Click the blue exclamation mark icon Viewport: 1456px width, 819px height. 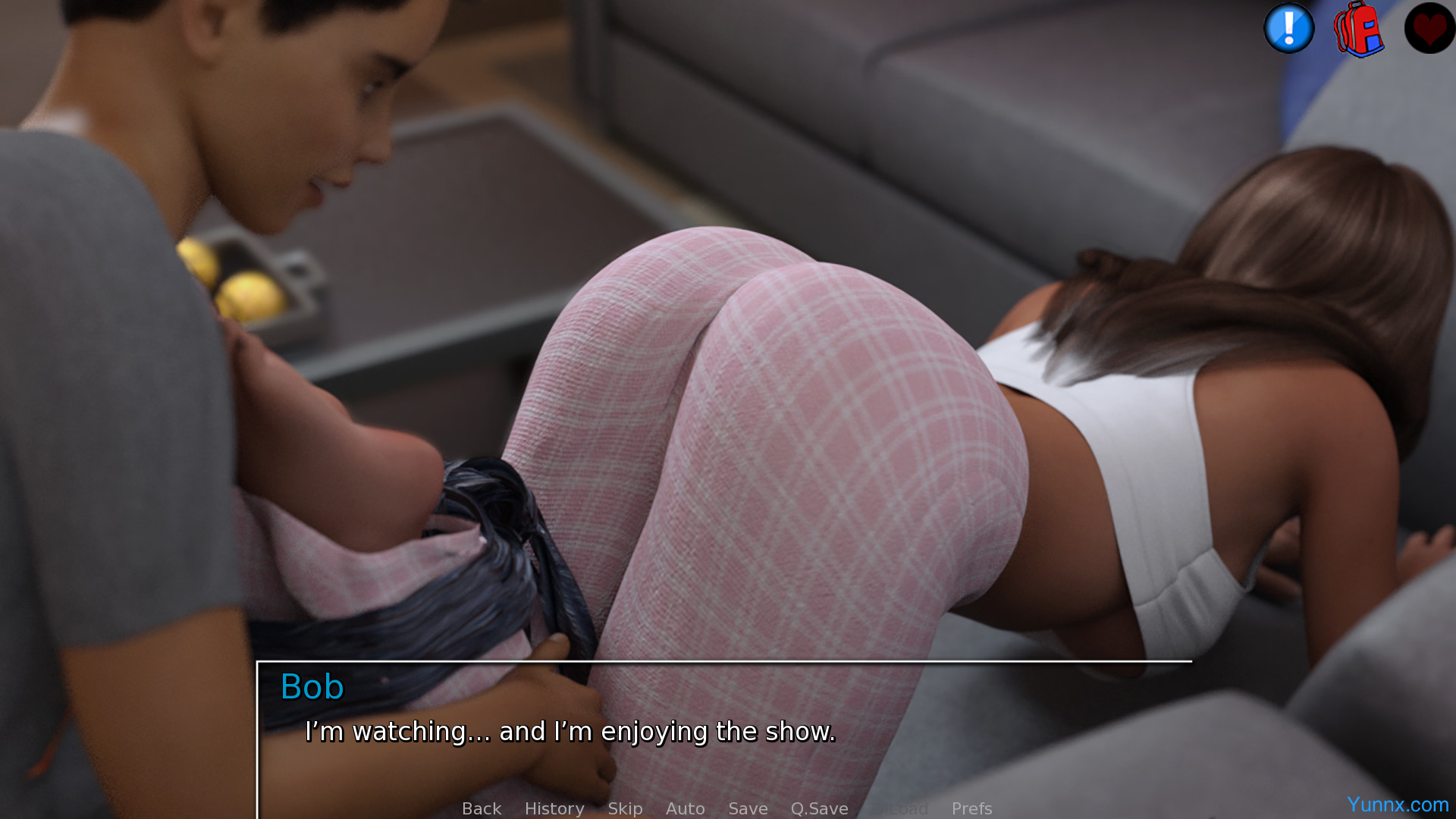(x=1288, y=29)
